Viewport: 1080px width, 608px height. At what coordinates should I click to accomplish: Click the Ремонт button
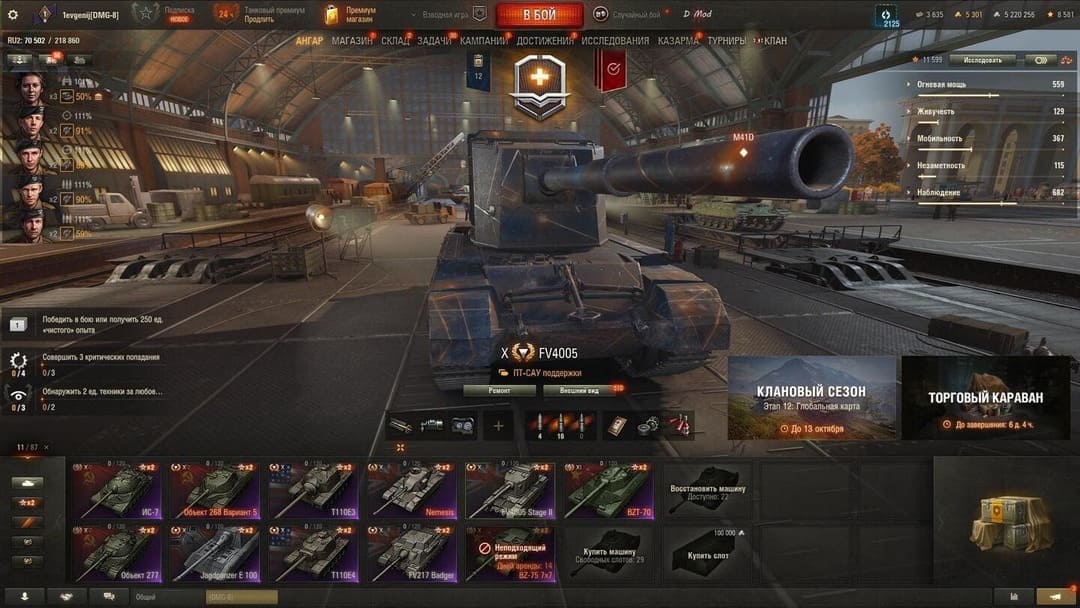point(499,390)
